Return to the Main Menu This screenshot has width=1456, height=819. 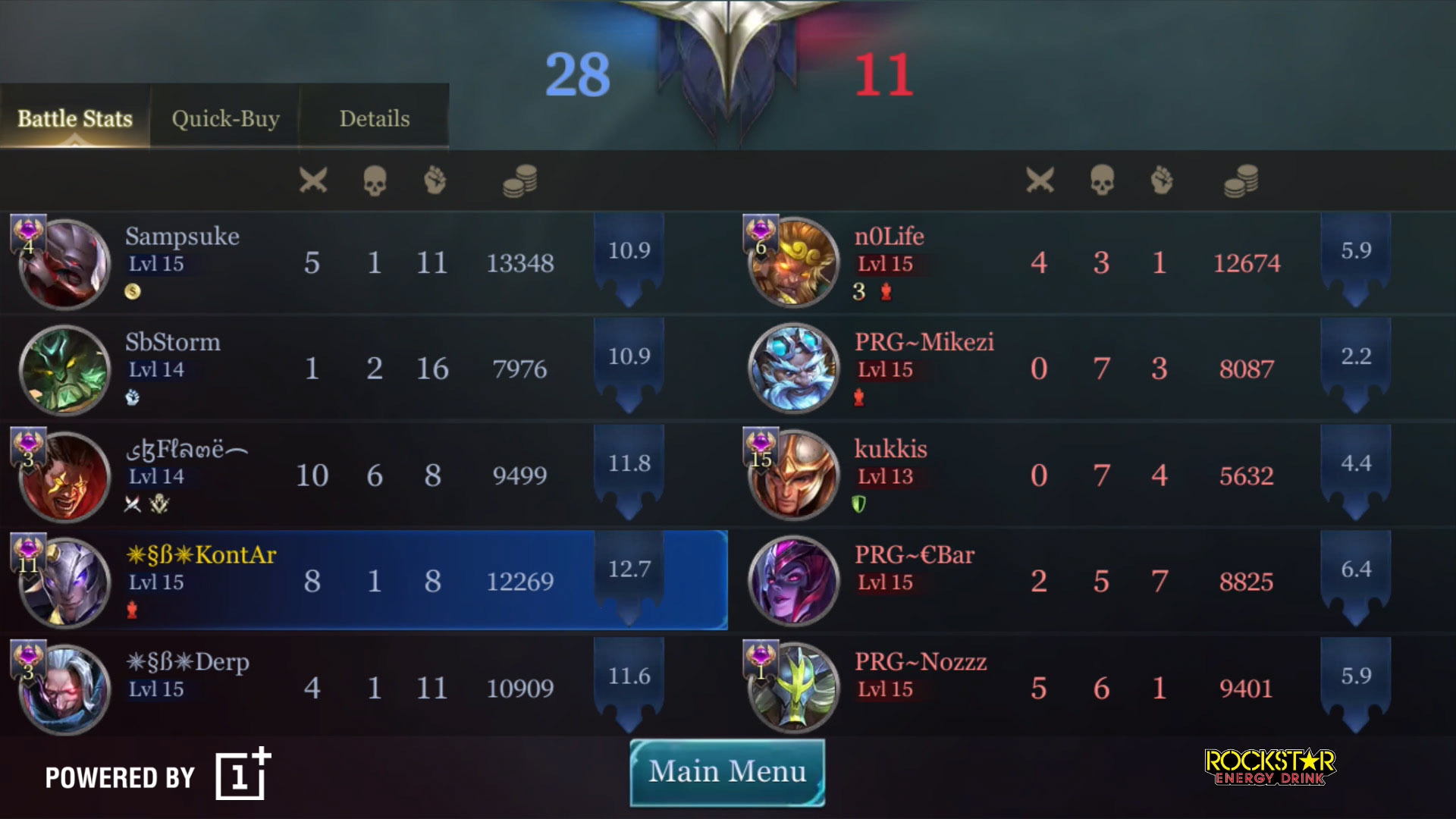tap(727, 772)
